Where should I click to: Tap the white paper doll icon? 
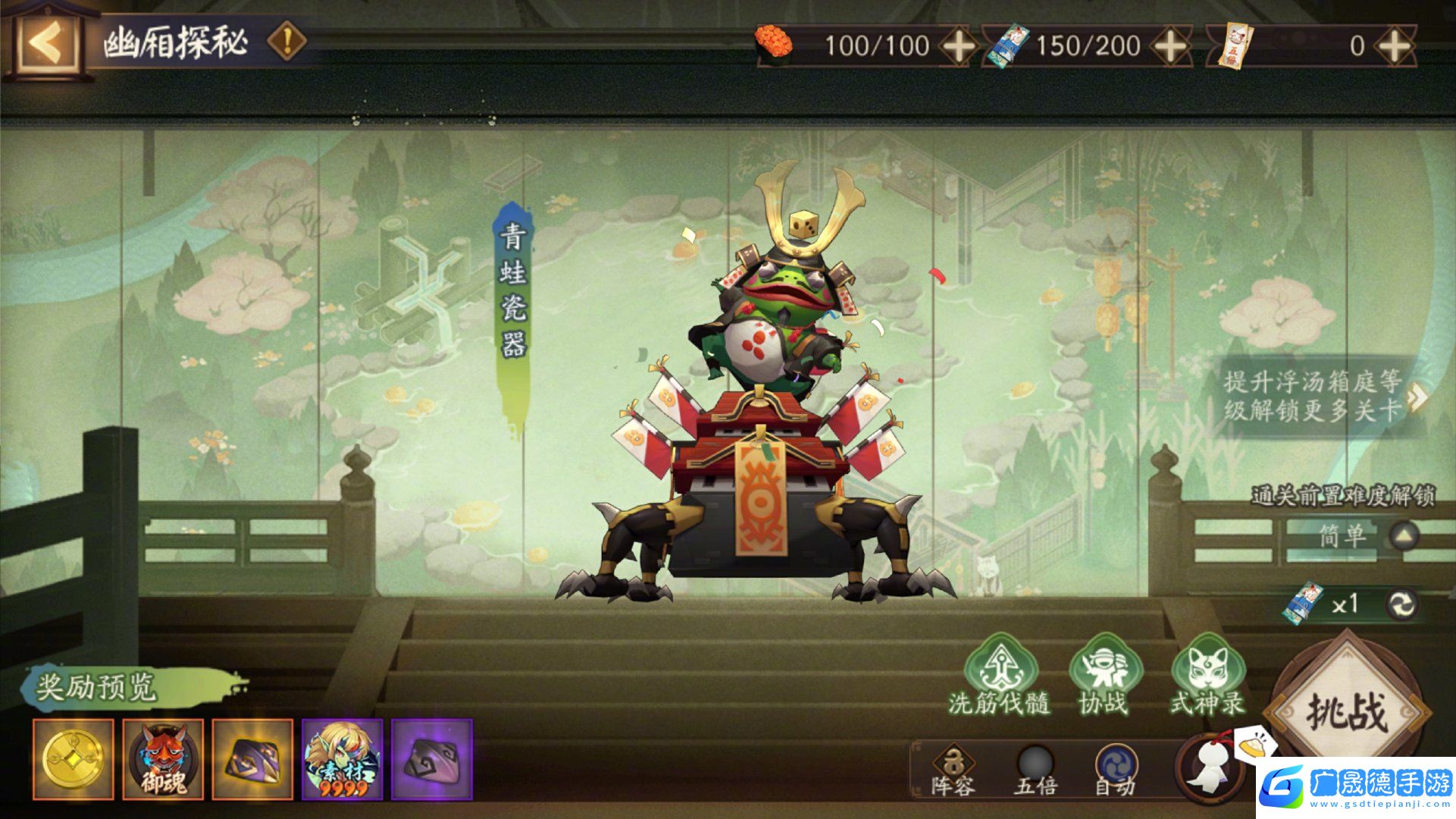coord(1207,767)
